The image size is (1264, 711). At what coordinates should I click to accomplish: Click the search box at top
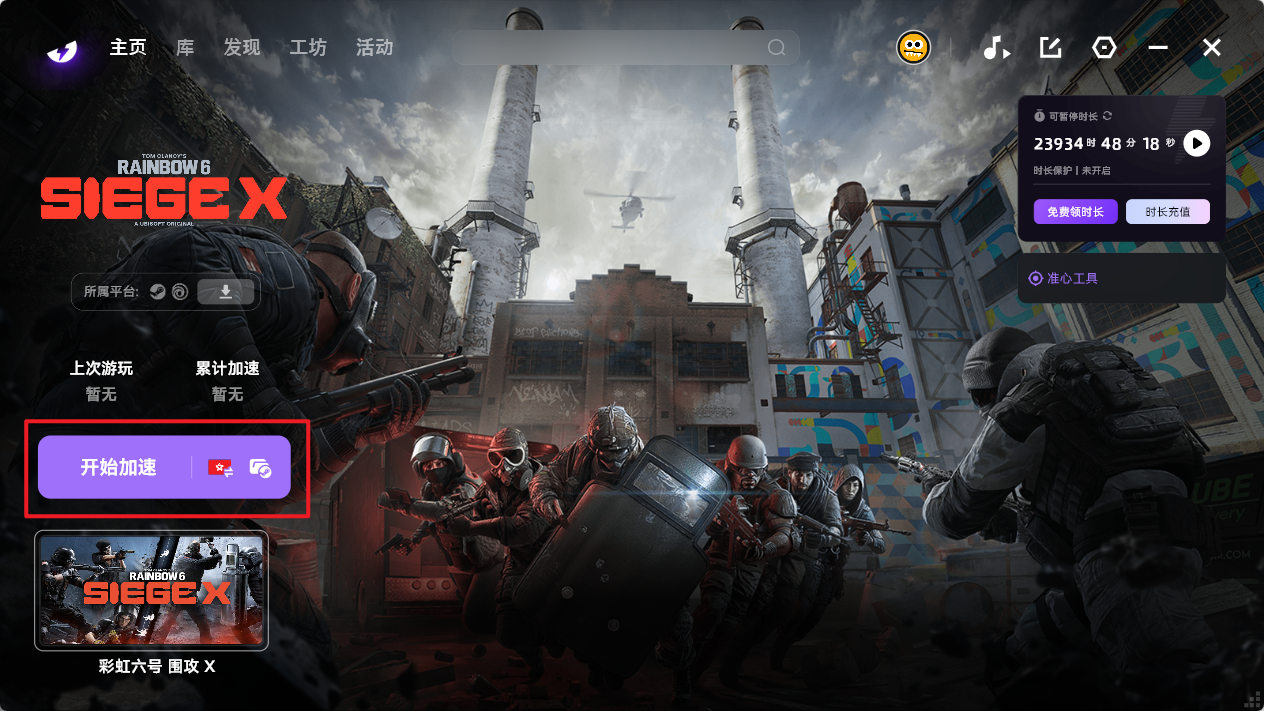click(x=610, y=48)
